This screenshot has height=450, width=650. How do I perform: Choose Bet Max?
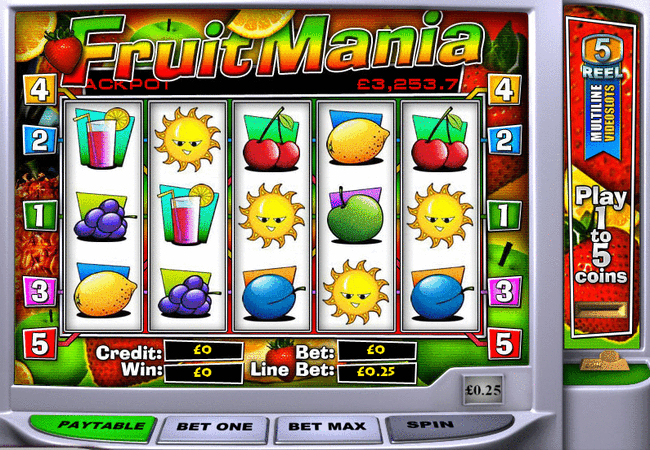327,427
